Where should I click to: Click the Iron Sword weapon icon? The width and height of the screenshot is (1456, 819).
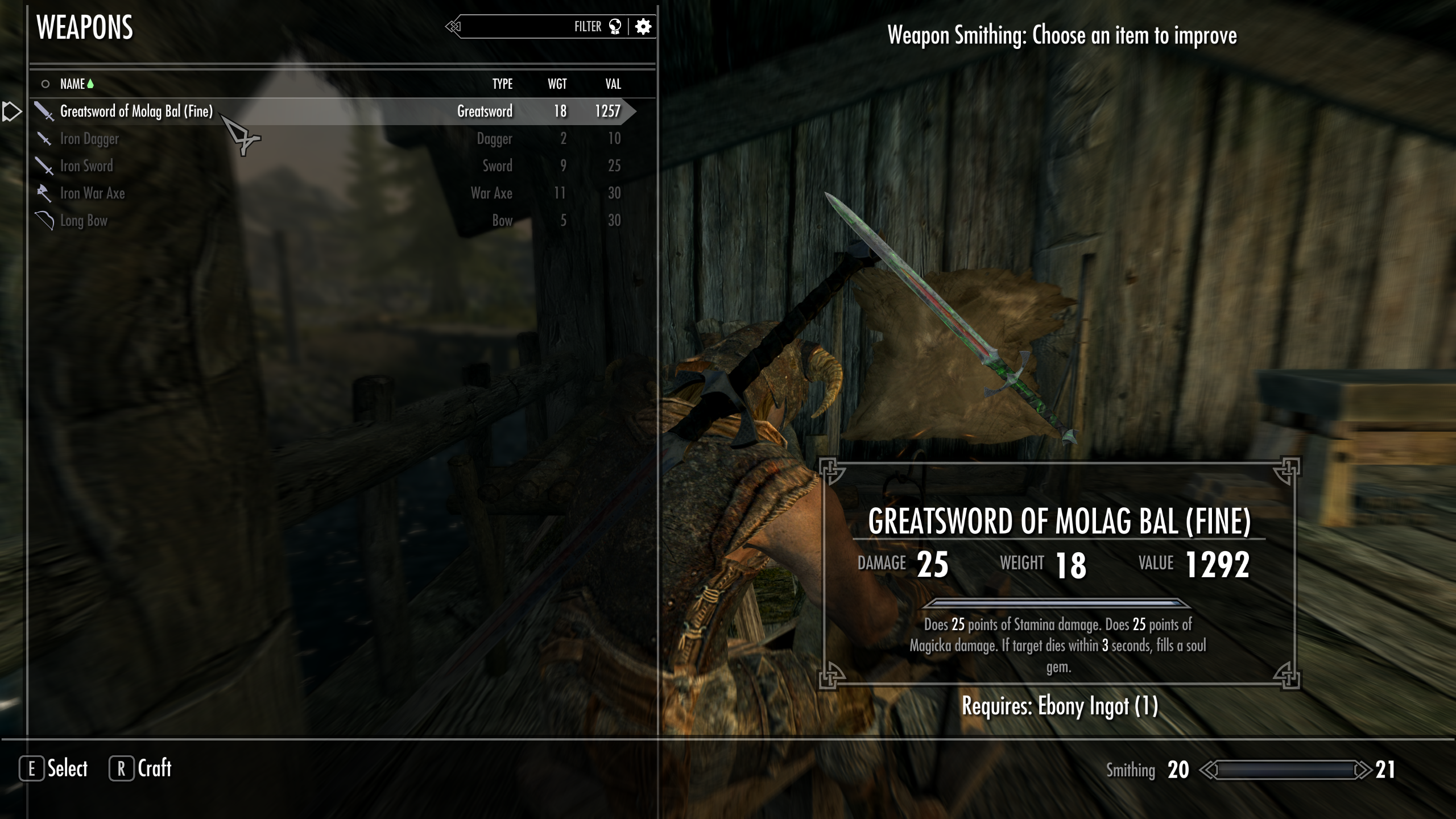pos(44,166)
